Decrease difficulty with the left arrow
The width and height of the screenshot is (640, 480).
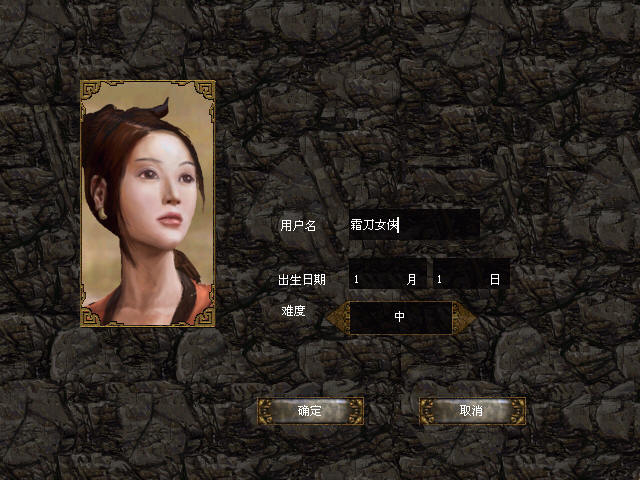[x=337, y=316]
